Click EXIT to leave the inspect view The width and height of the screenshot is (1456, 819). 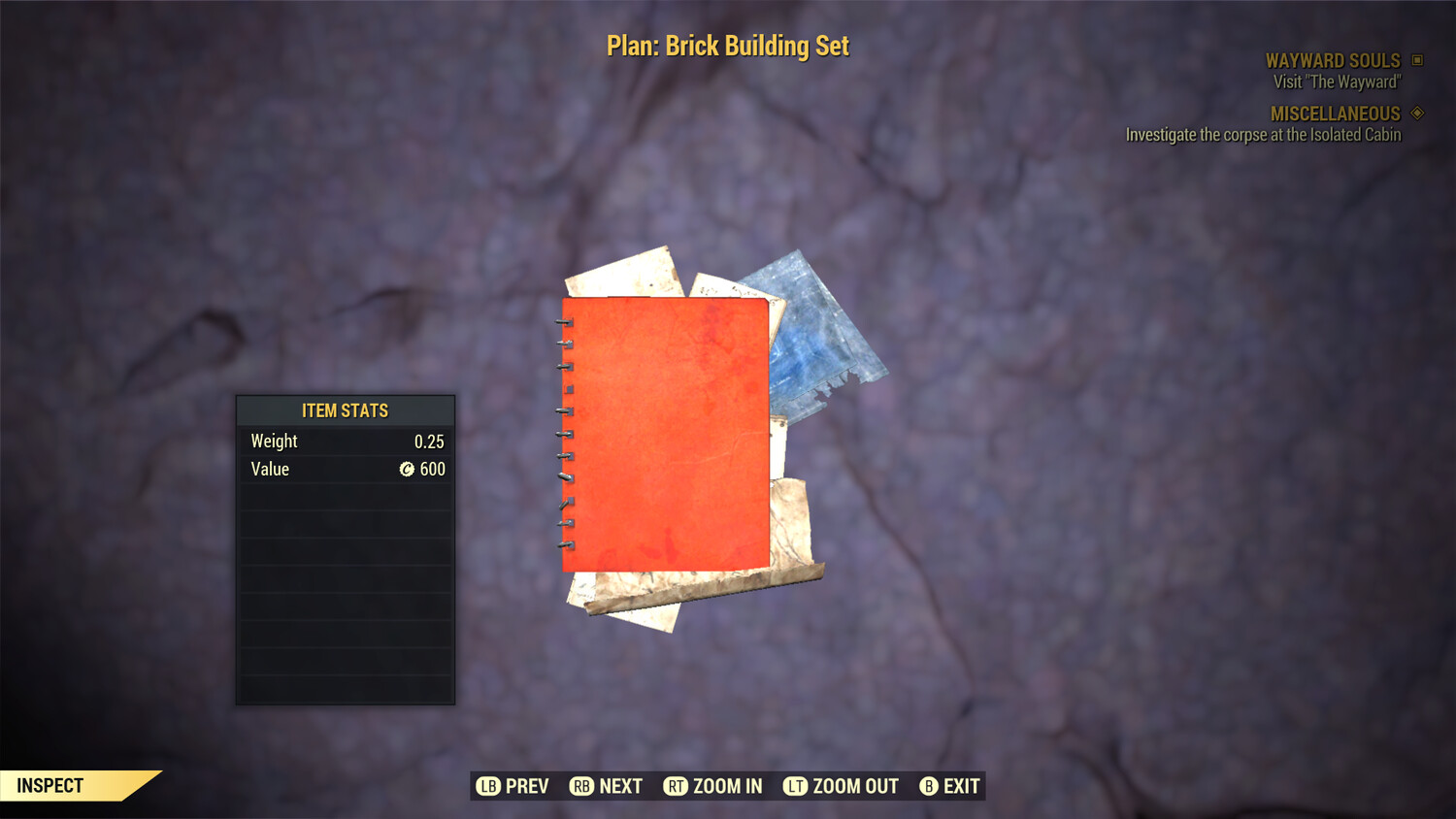[959, 786]
